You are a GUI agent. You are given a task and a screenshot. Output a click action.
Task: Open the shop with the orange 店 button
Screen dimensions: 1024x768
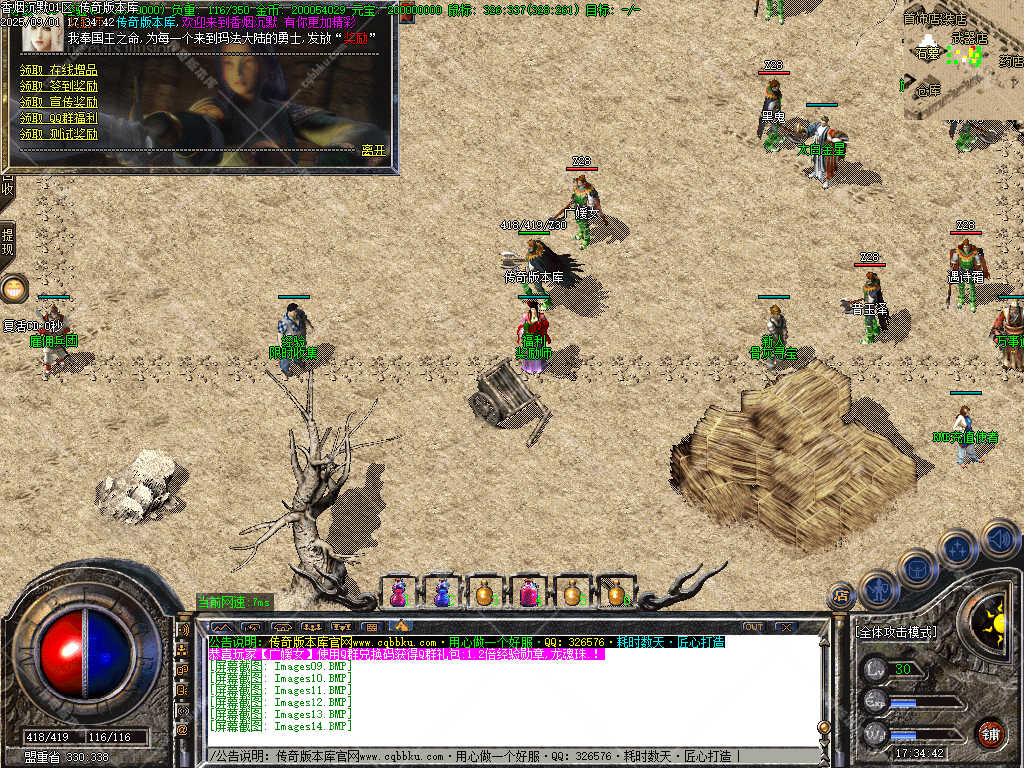click(840, 597)
